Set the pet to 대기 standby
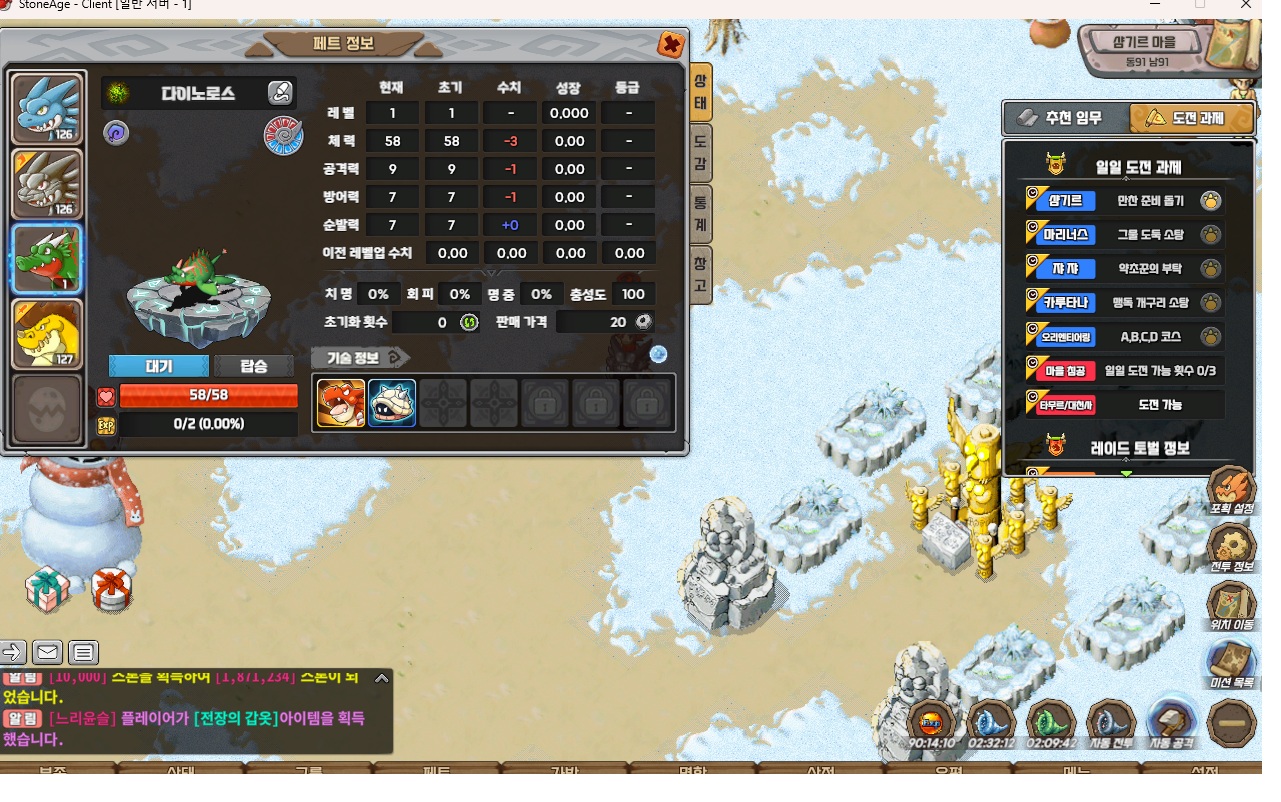Screen dimensions: 1281x802 click(x=159, y=366)
